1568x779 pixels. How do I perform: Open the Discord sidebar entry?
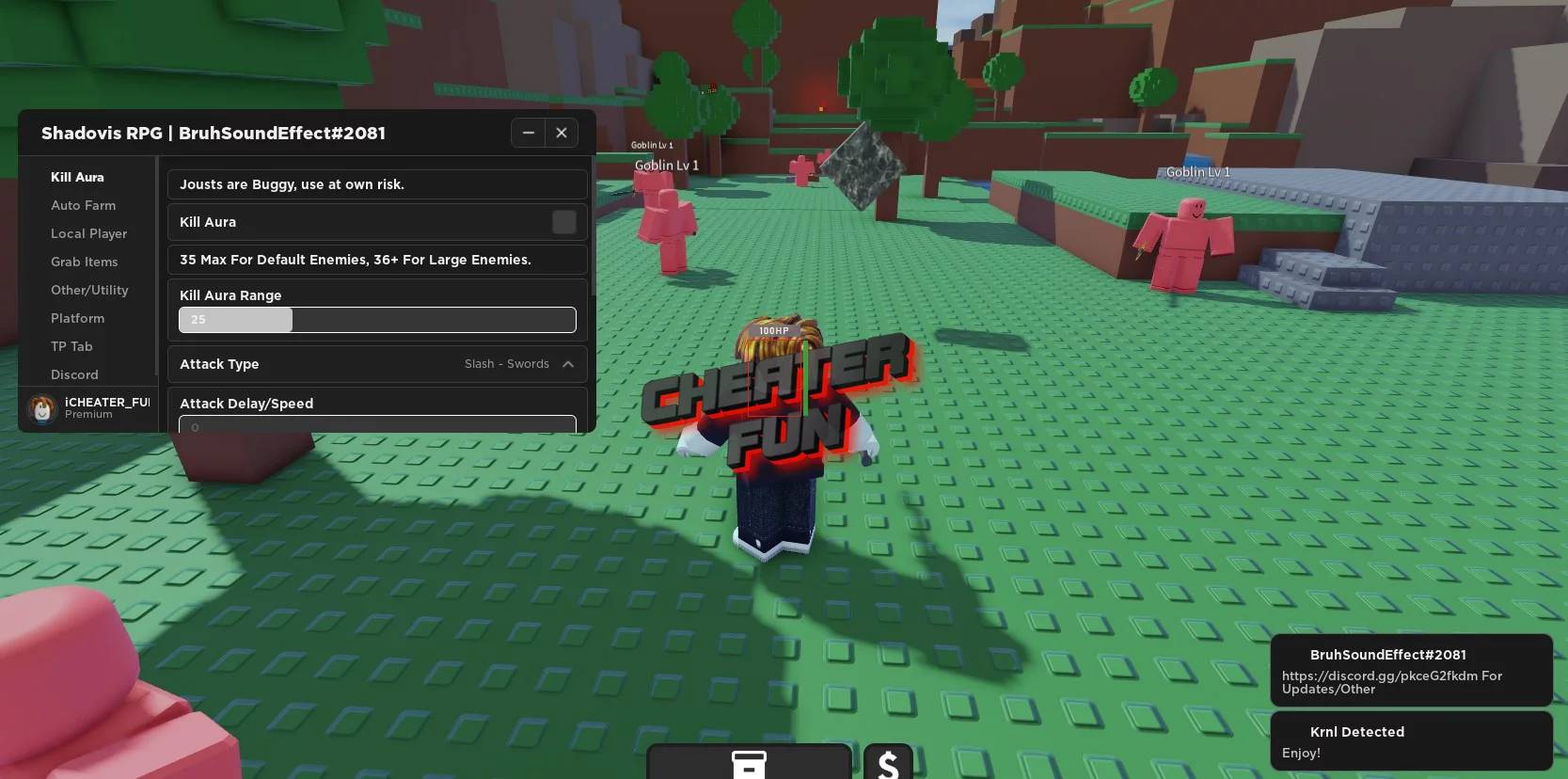[74, 374]
